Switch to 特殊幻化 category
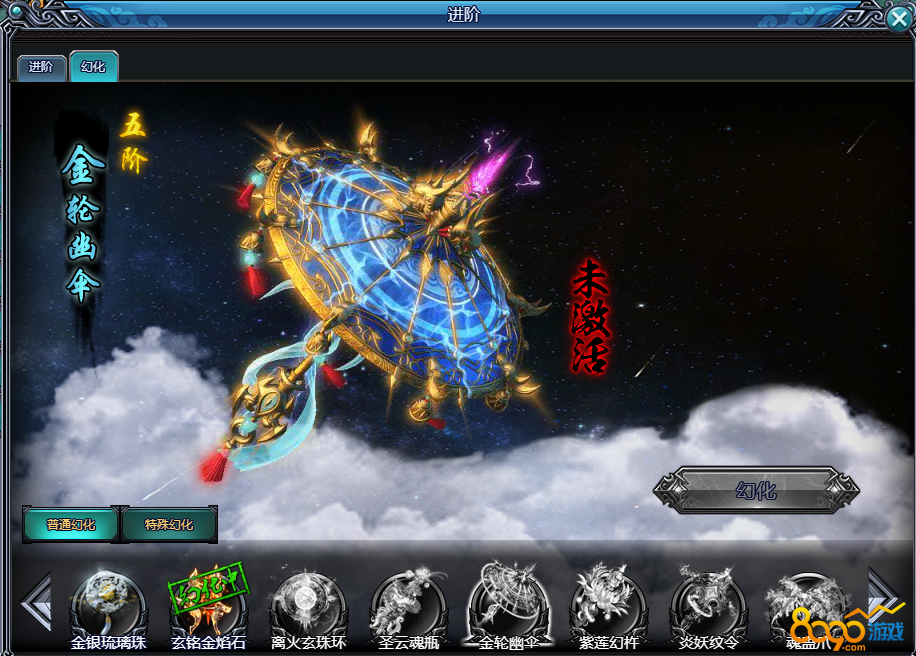 point(168,524)
